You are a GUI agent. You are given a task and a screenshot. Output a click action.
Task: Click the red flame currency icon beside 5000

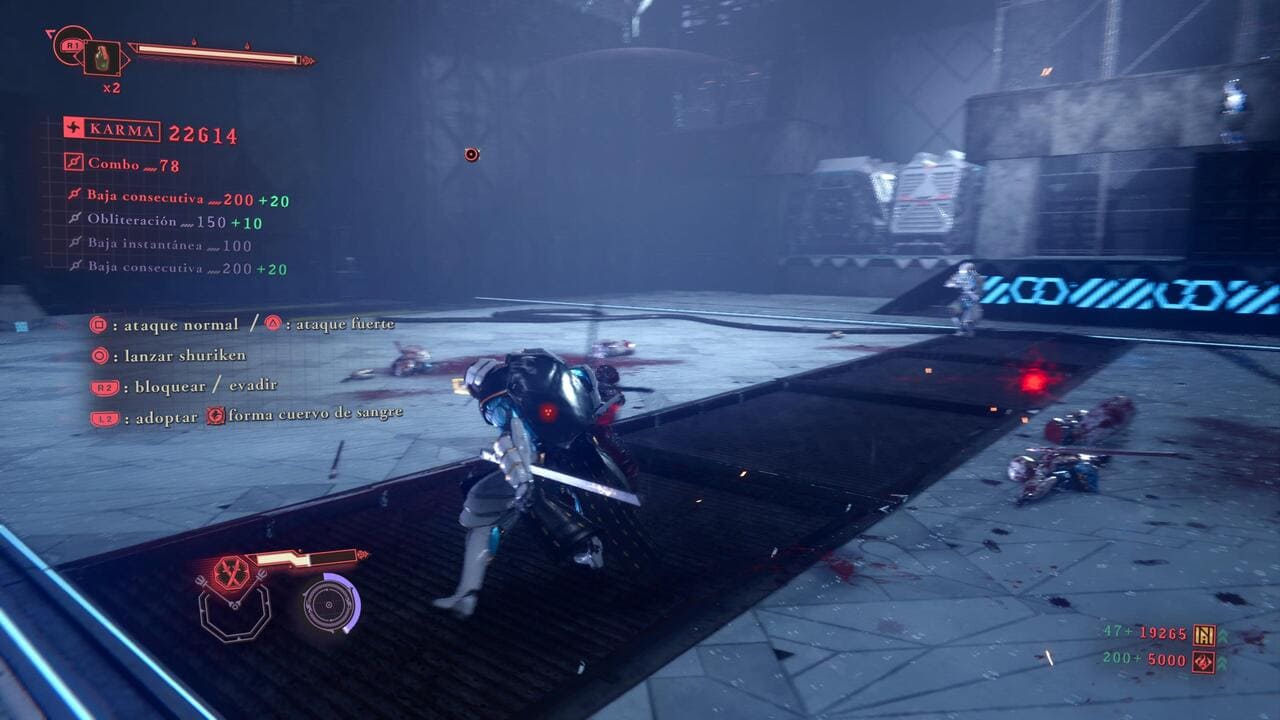tap(1204, 660)
